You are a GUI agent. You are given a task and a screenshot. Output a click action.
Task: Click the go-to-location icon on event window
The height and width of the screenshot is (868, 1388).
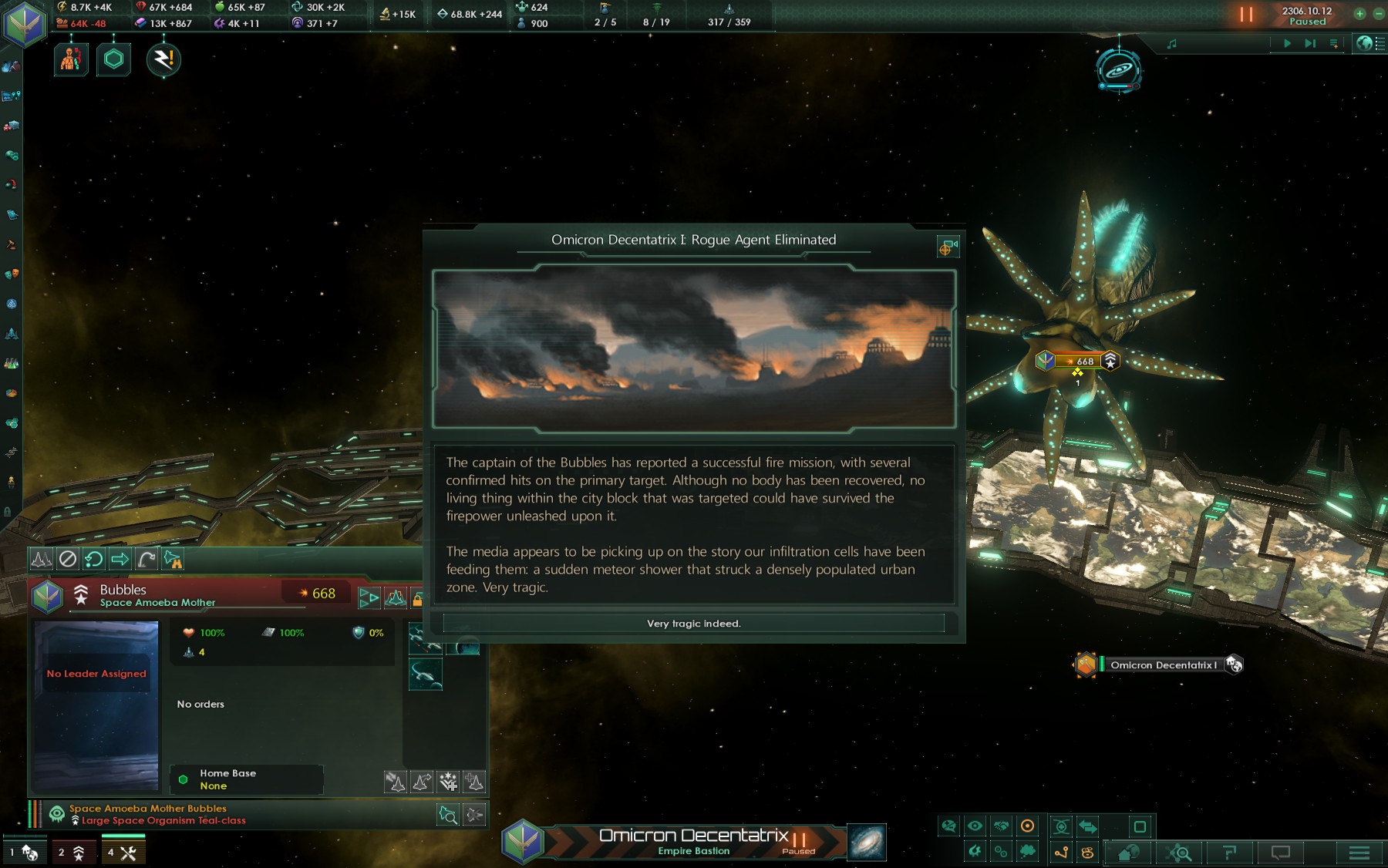point(948,247)
